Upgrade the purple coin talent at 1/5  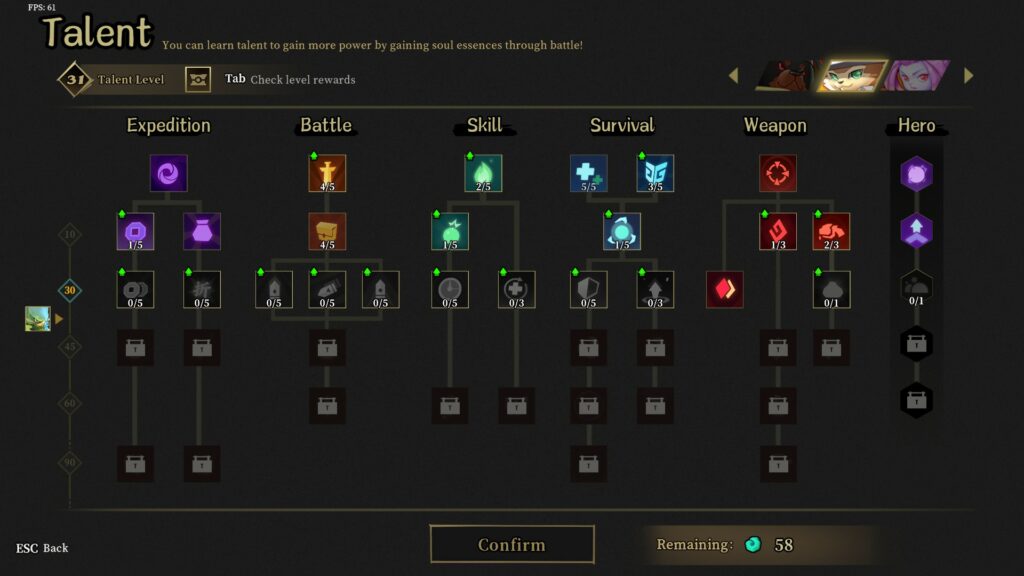[135, 231]
